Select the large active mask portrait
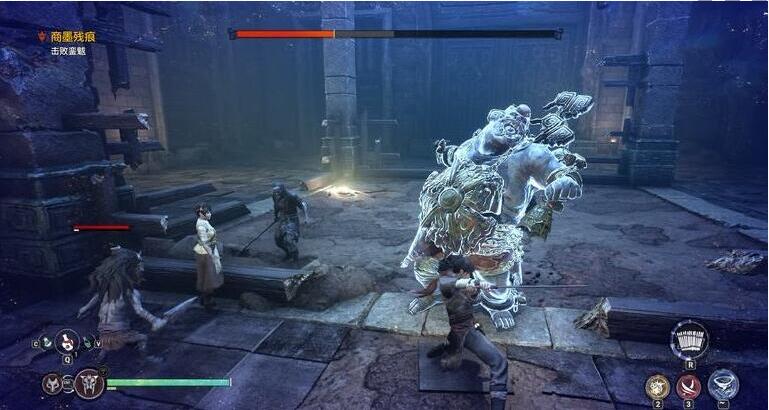The height and width of the screenshot is (410, 769). pyautogui.click(x=89, y=382)
